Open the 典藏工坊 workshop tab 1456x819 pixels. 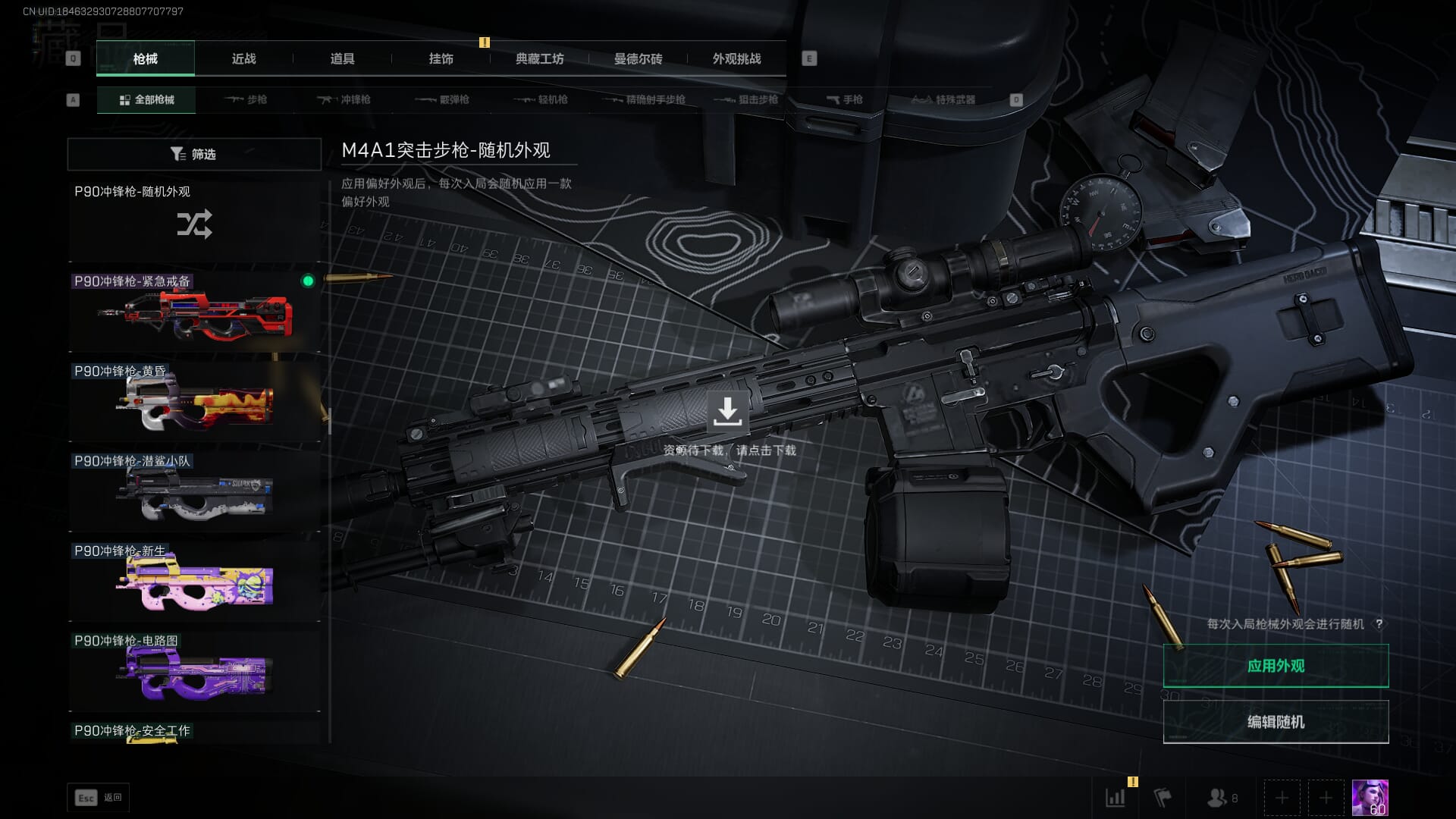point(539,58)
